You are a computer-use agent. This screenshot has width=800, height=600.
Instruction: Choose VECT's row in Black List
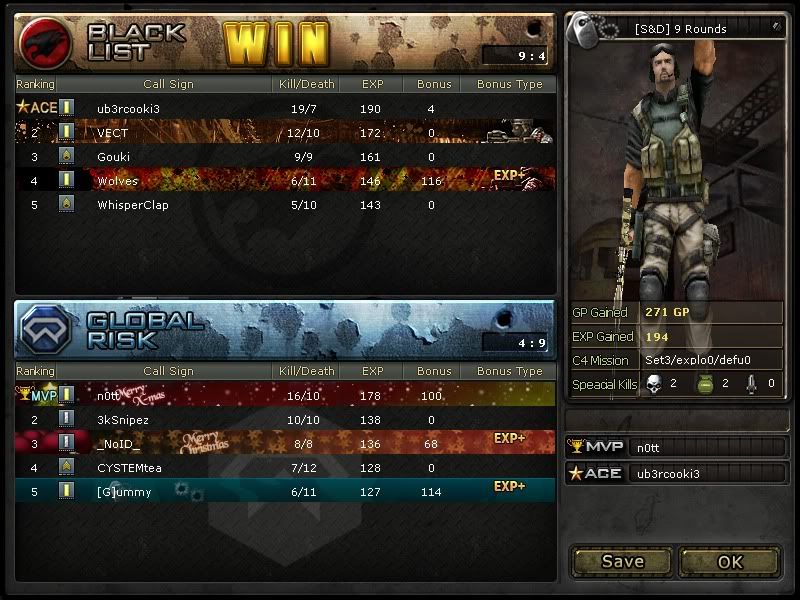tap(285, 132)
